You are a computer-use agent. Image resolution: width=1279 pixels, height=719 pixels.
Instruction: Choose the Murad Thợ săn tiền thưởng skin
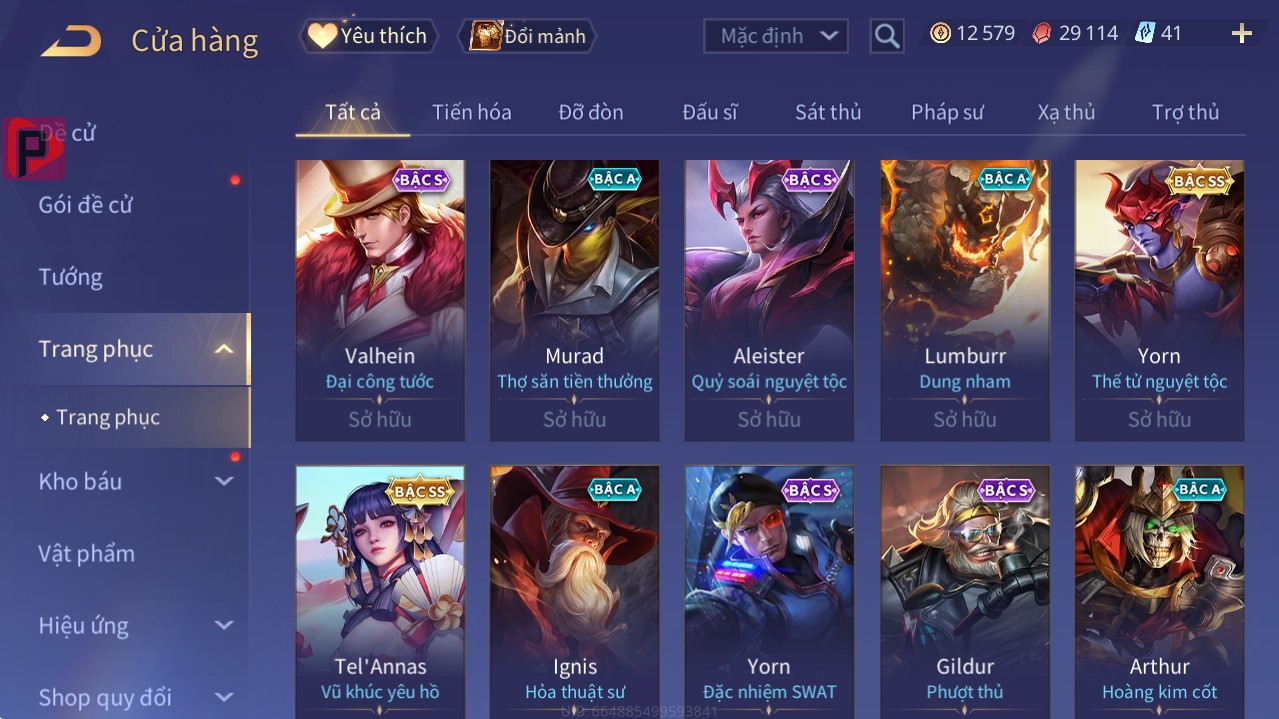tap(574, 300)
